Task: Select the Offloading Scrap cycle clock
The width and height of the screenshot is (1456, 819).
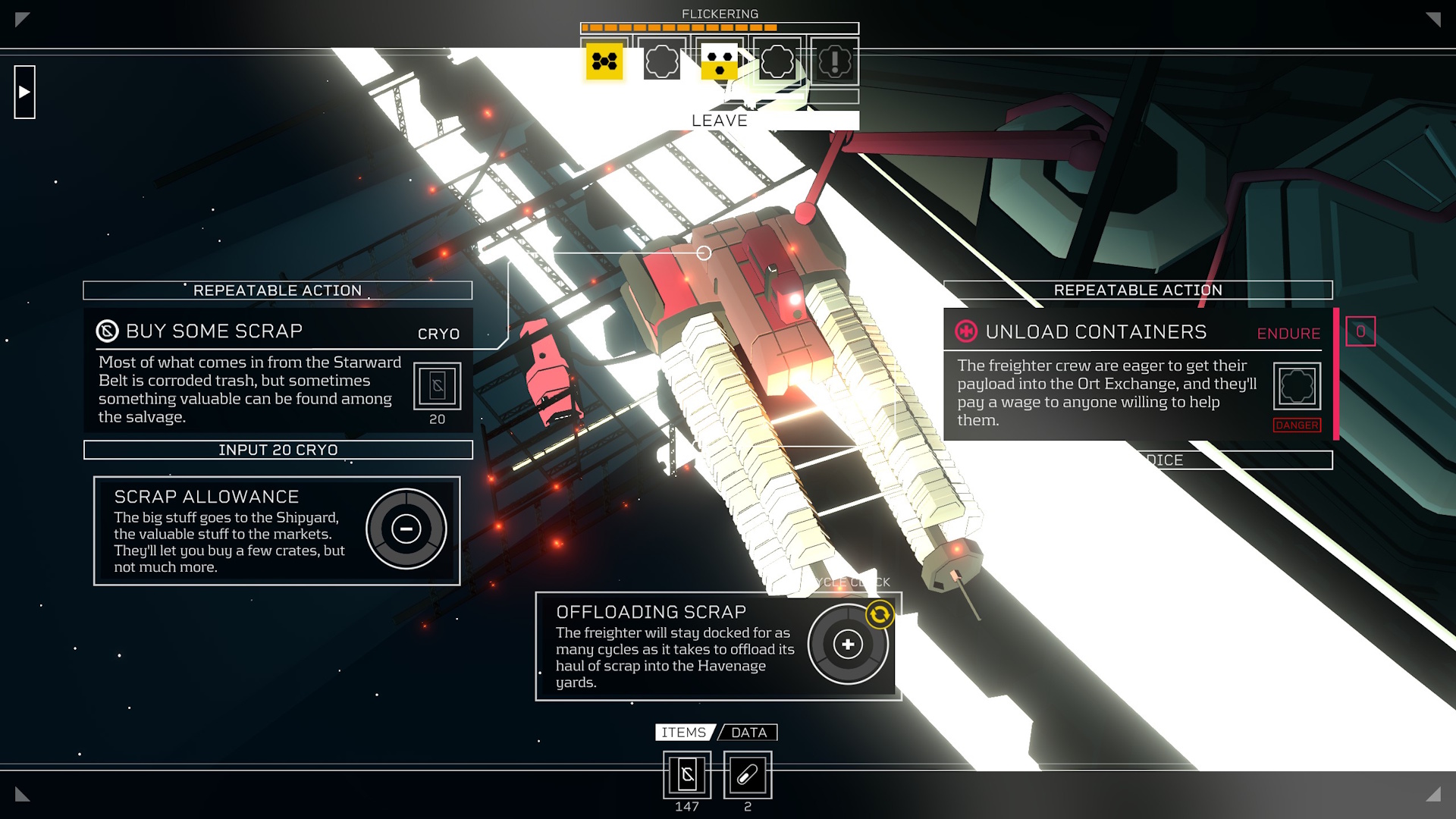Action: click(x=848, y=645)
